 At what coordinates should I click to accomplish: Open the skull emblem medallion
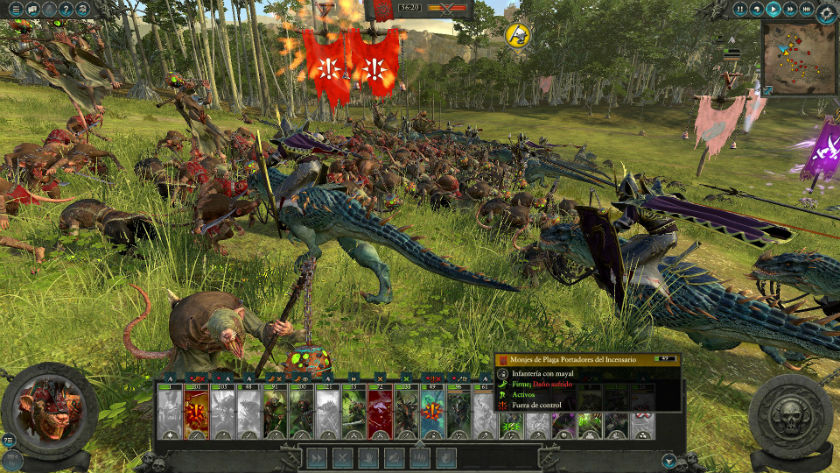click(x=790, y=412)
